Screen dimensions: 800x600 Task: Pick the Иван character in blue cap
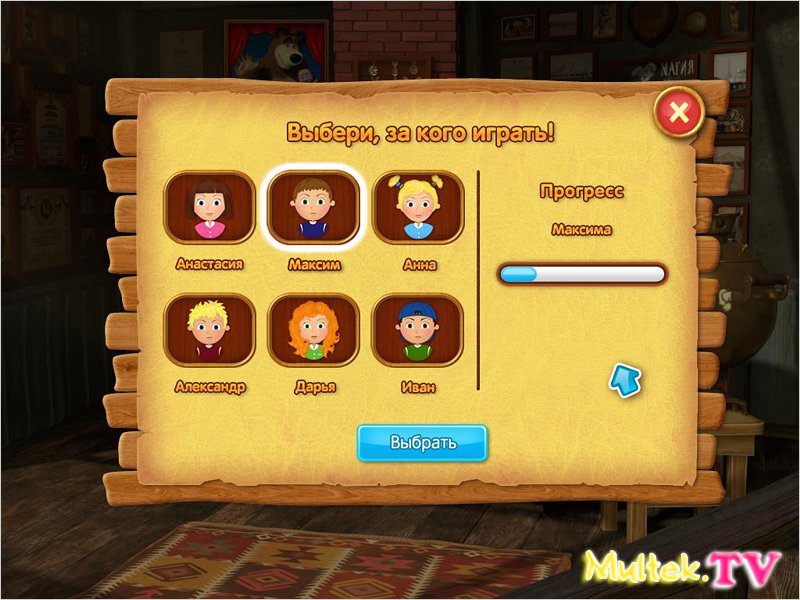coord(418,330)
